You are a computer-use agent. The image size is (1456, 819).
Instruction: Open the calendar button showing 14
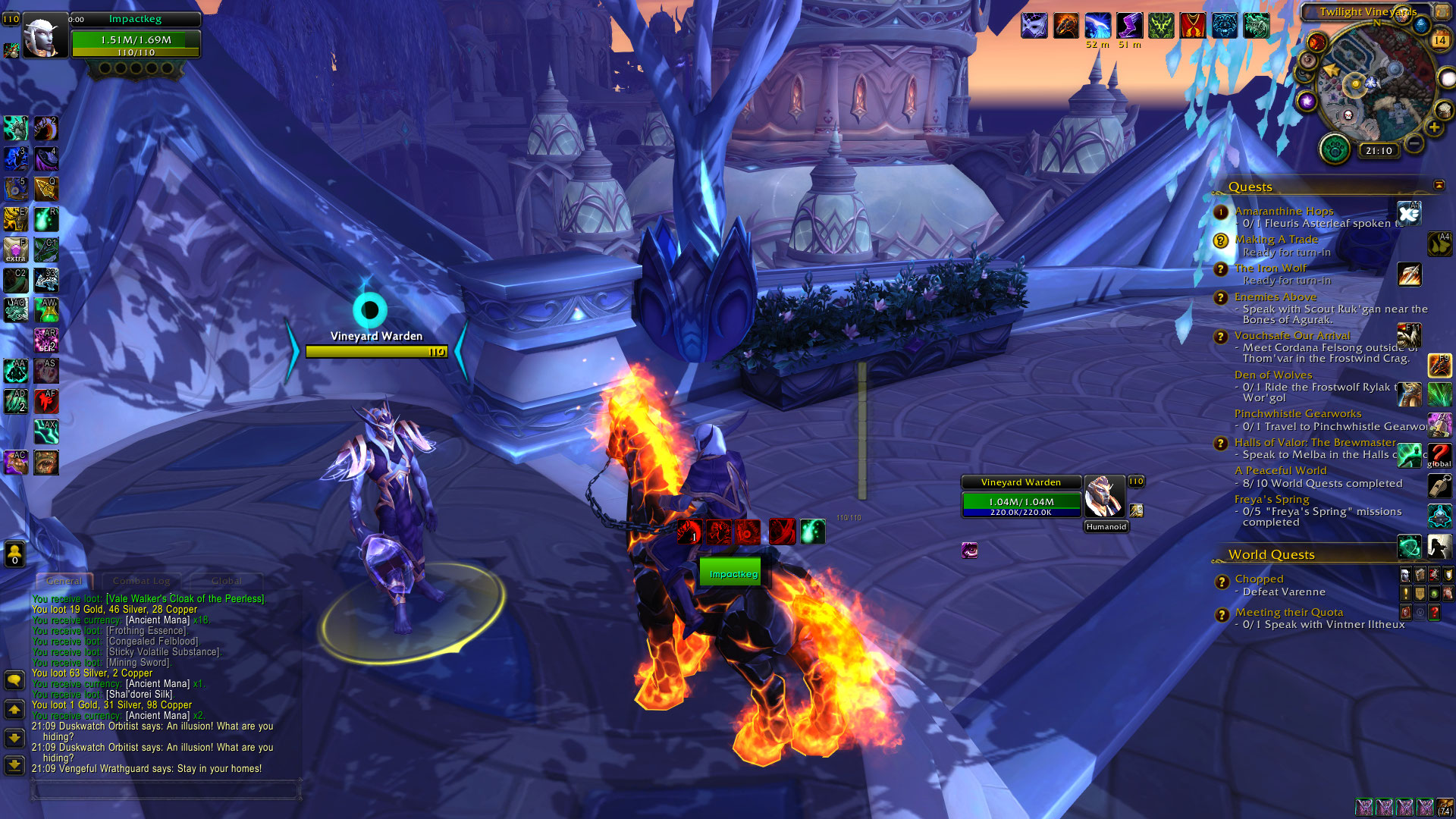(1439, 40)
